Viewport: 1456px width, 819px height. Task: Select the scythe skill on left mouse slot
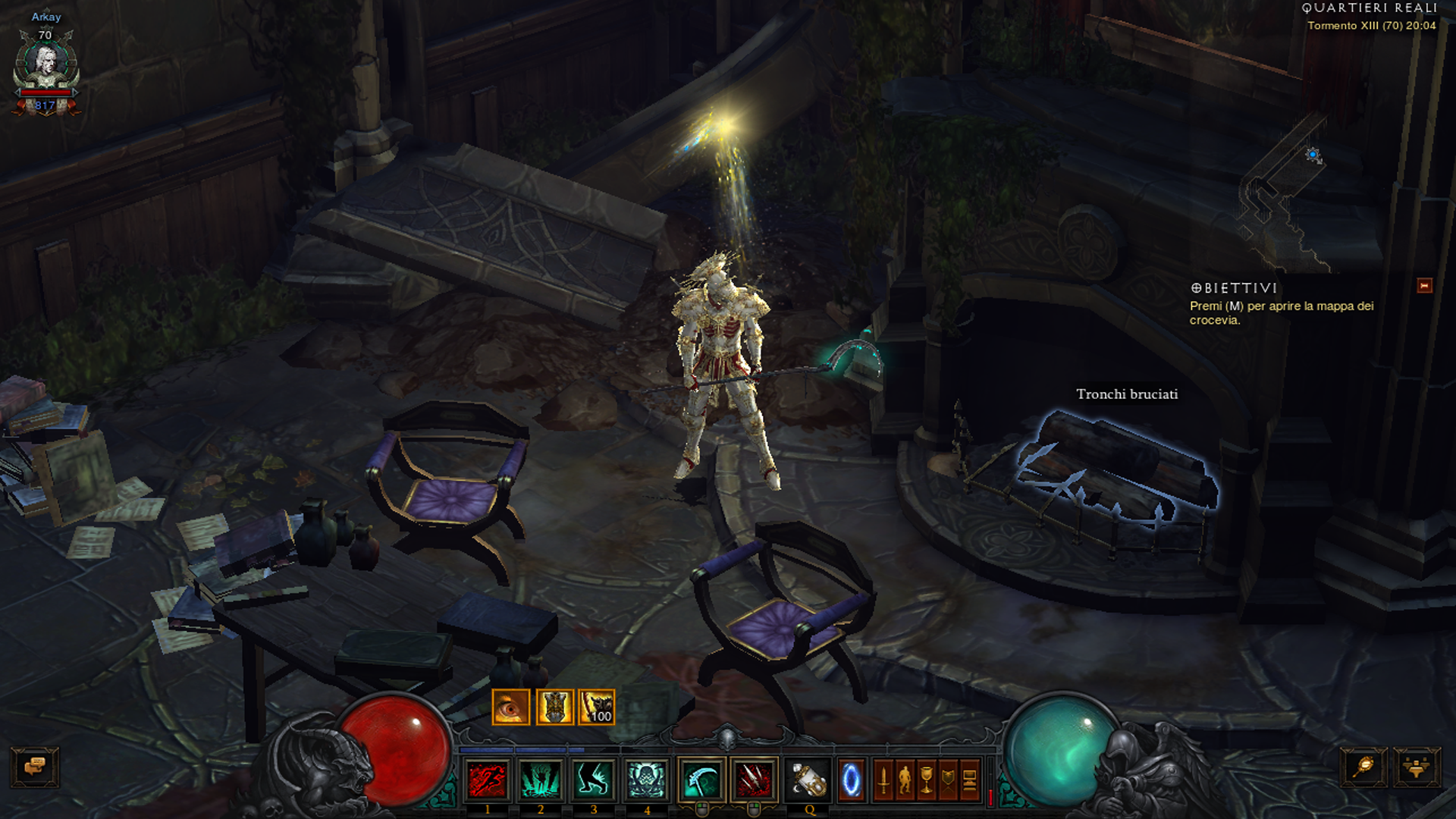coord(701,780)
